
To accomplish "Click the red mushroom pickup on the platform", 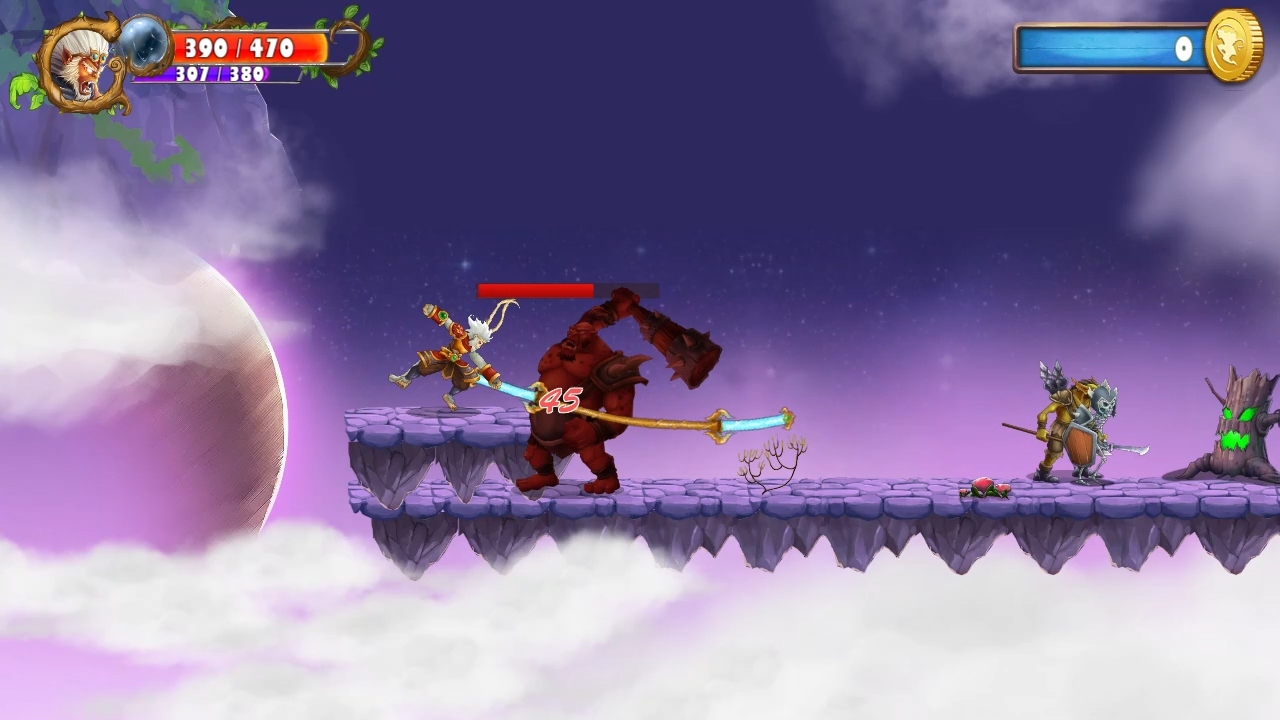I will 983,487.
